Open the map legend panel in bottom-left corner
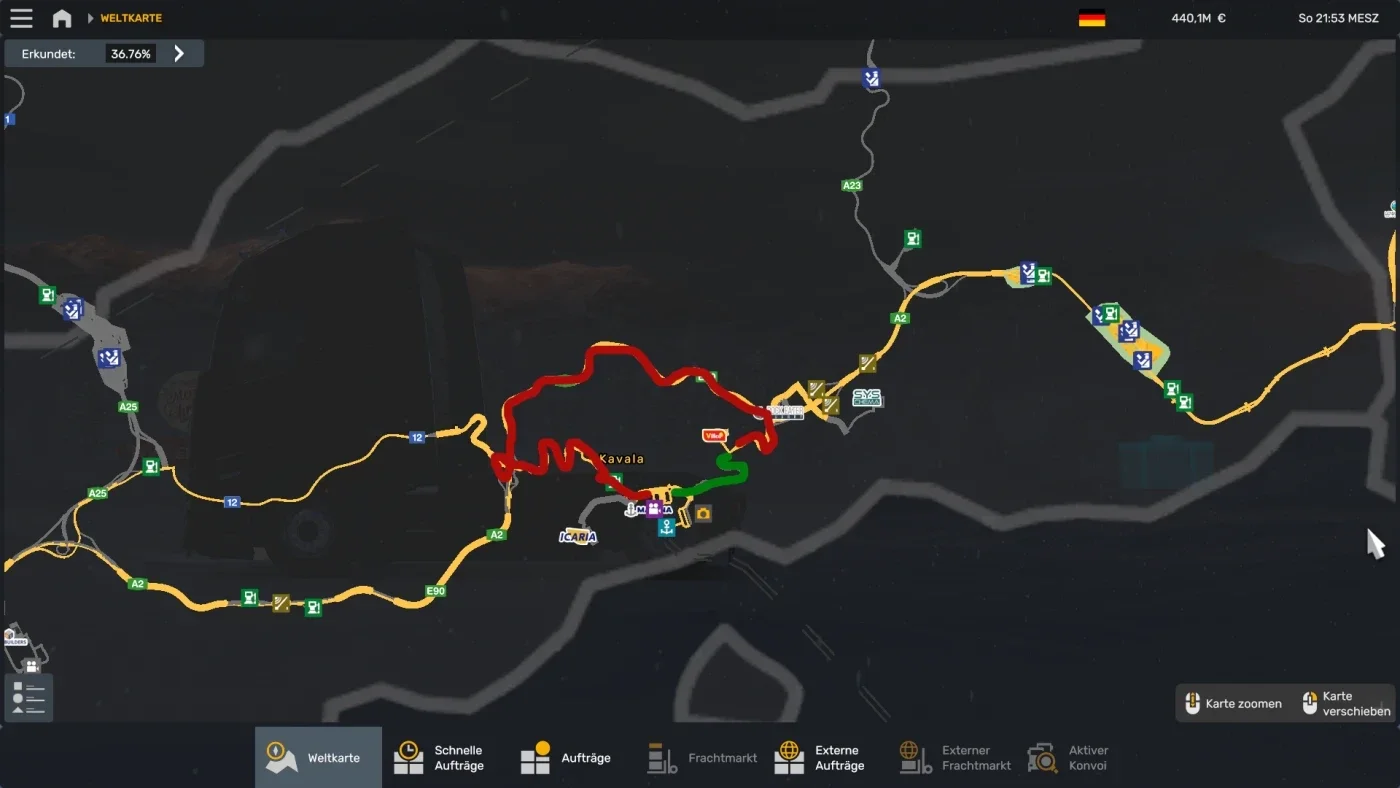1400x788 pixels. coord(27,697)
